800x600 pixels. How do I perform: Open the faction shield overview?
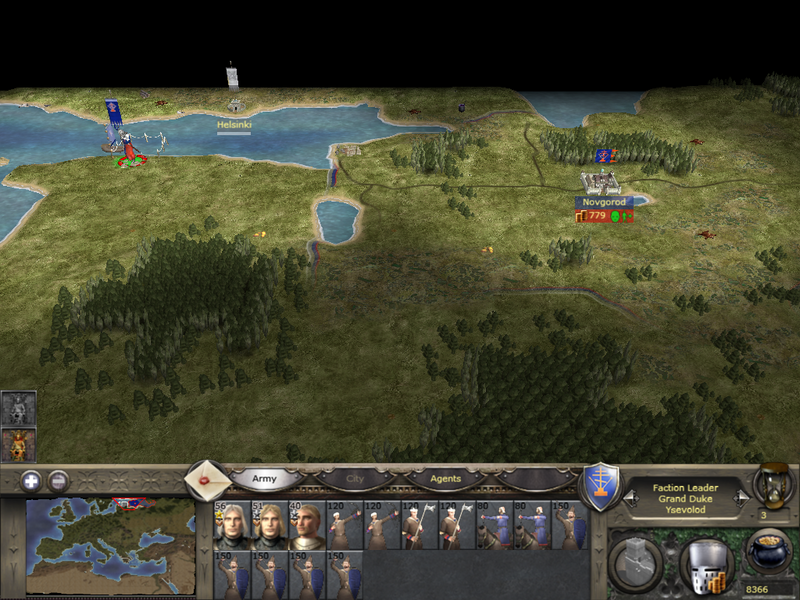point(600,486)
